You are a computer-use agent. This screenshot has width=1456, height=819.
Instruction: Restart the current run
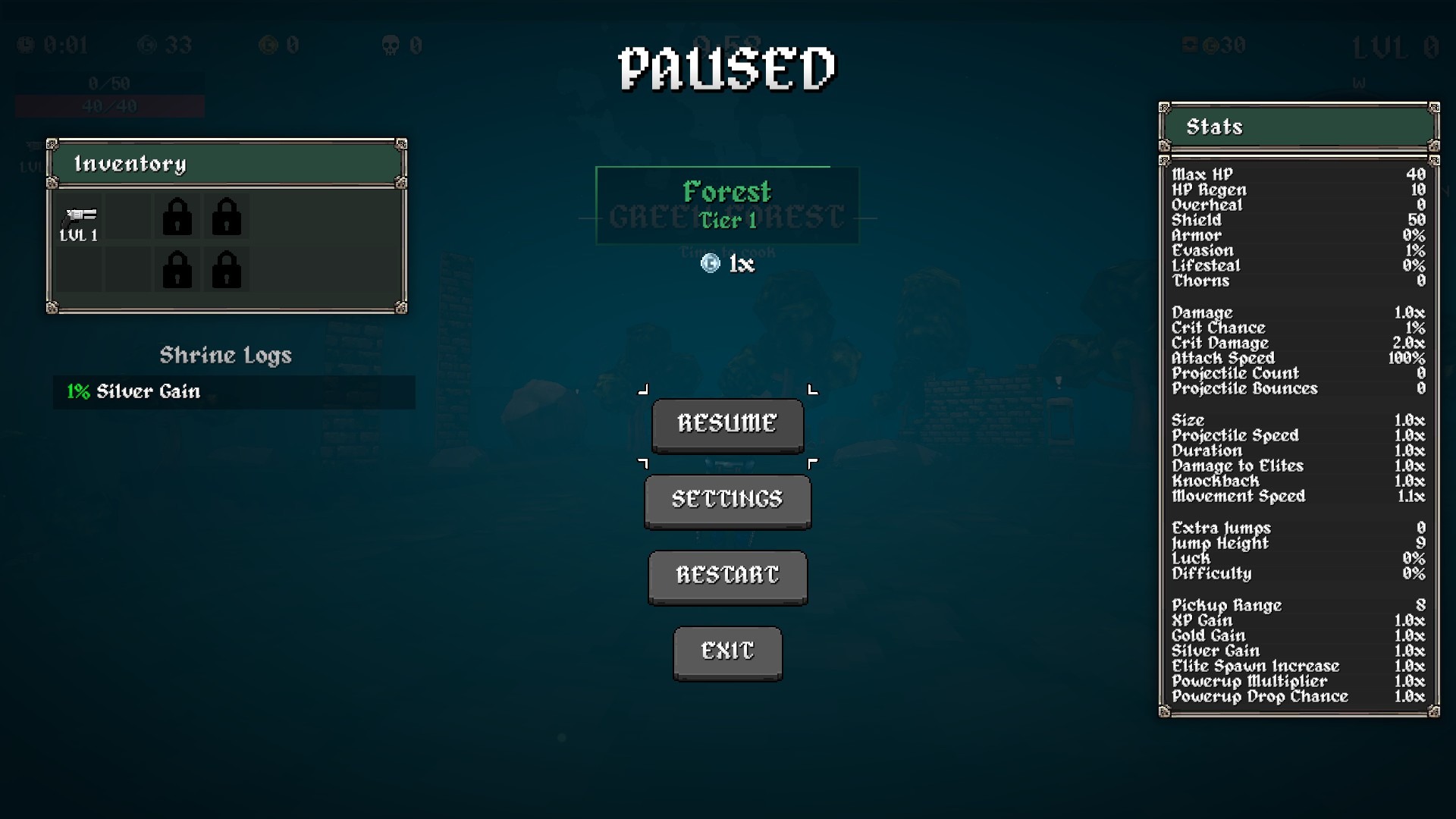coord(727,576)
